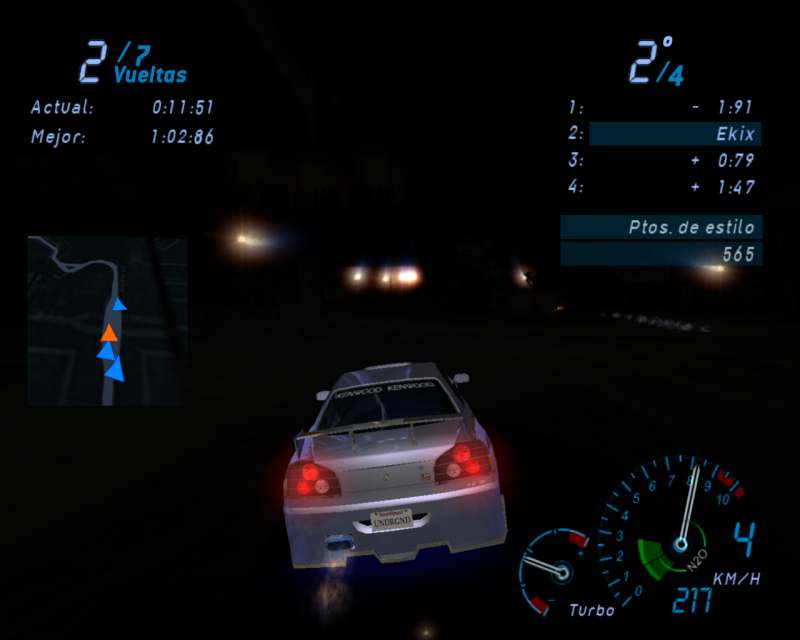Click the track minimap

click(107, 320)
